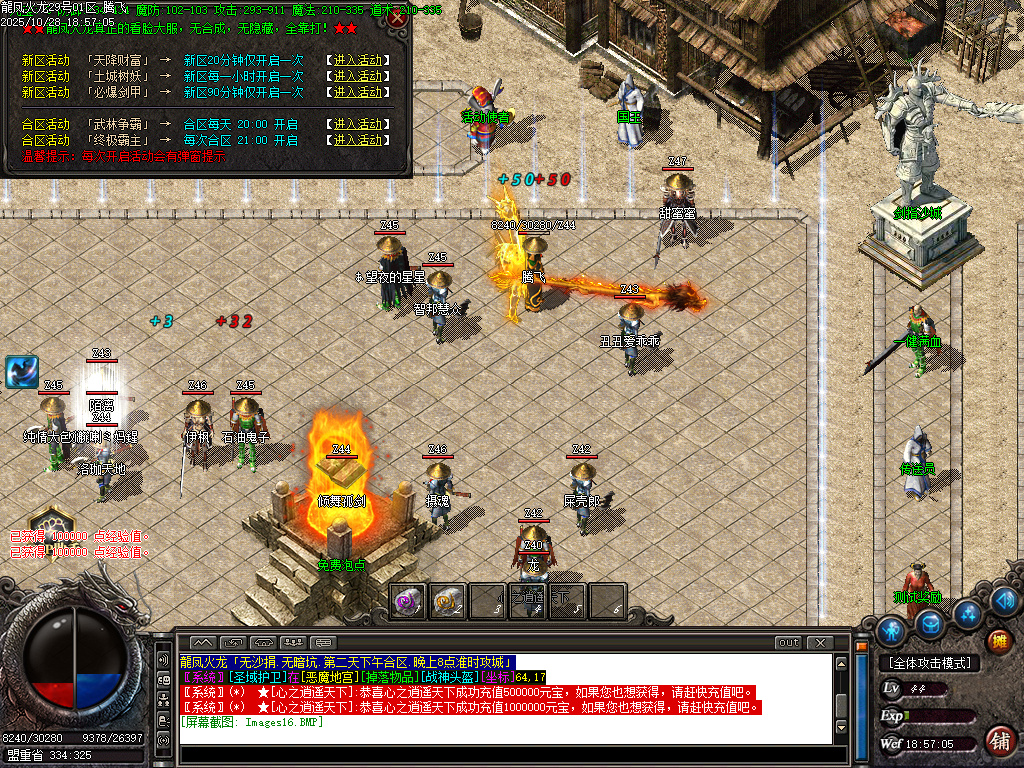The width and height of the screenshot is (1024, 768).
Task: Open the blue three-dot group orb
Action: [966, 612]
